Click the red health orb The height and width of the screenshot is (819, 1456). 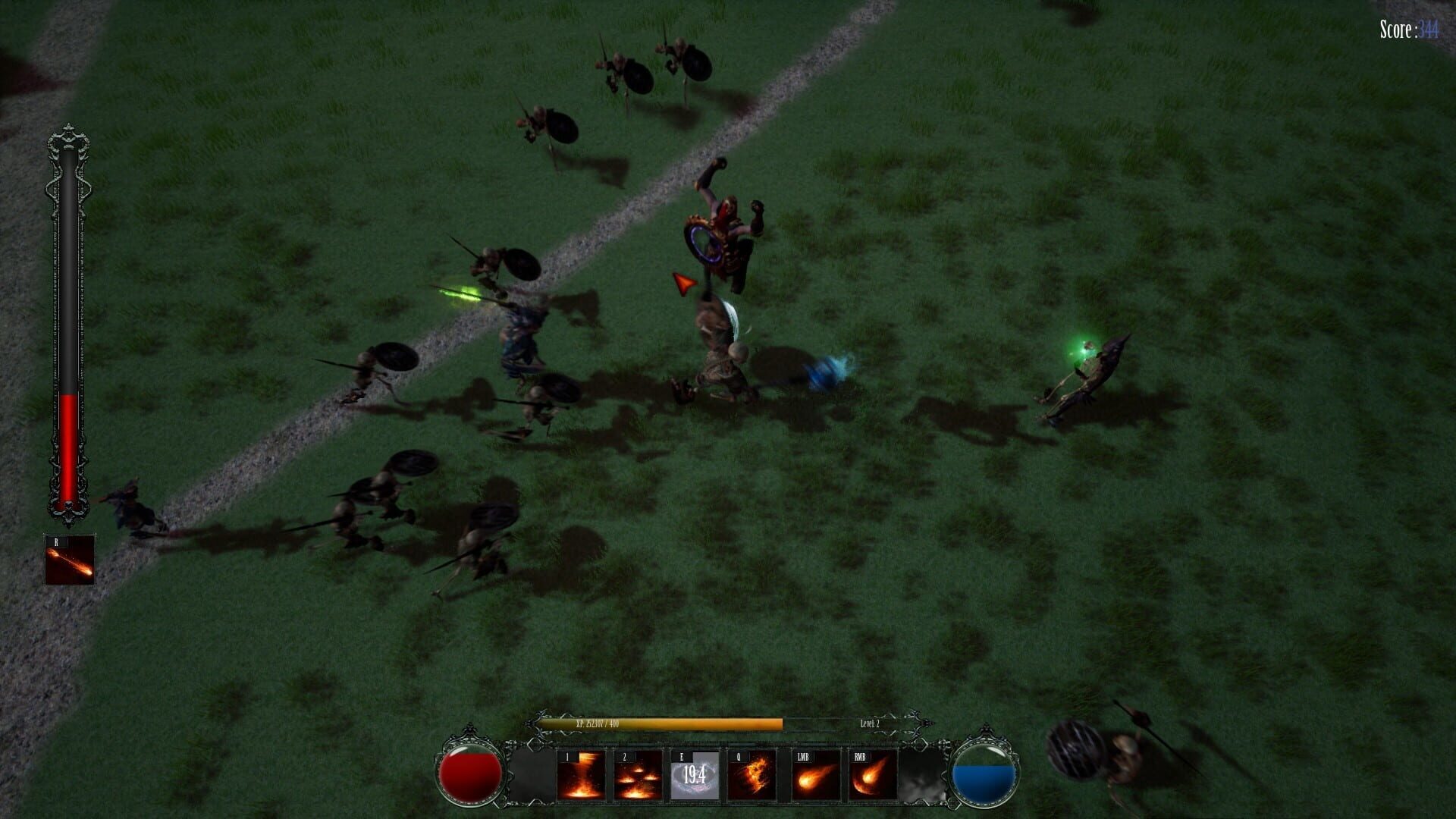470,776
